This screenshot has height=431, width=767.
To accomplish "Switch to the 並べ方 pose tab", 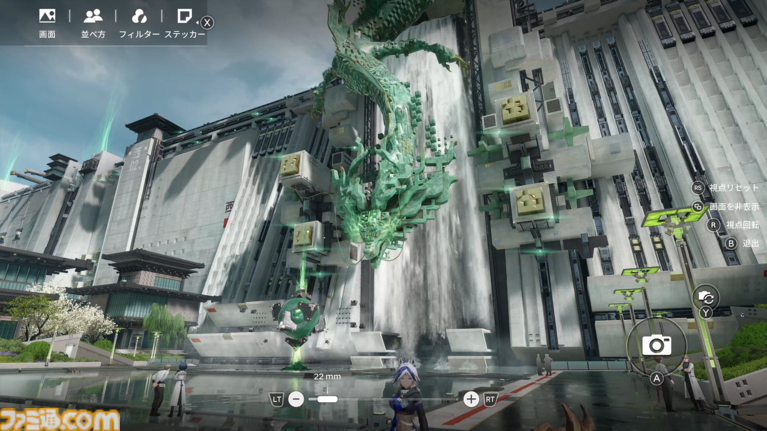I will pos(93,22).
